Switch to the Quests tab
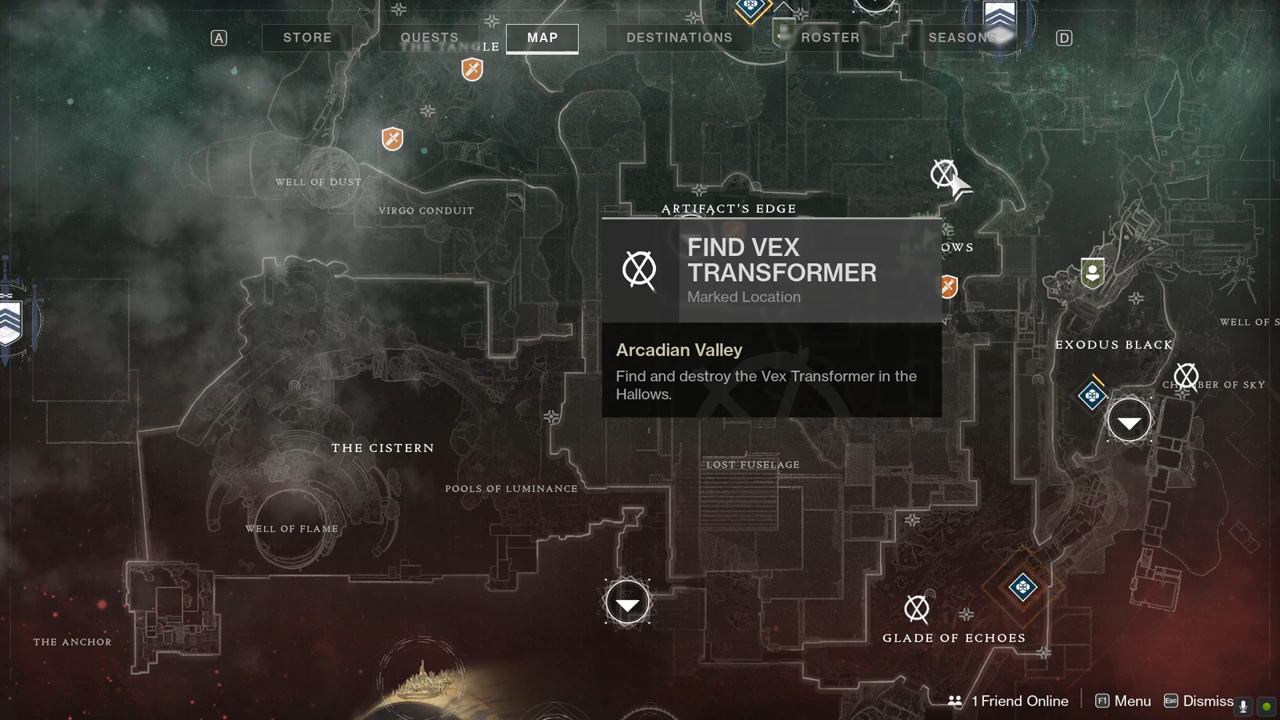 point(429,38)
